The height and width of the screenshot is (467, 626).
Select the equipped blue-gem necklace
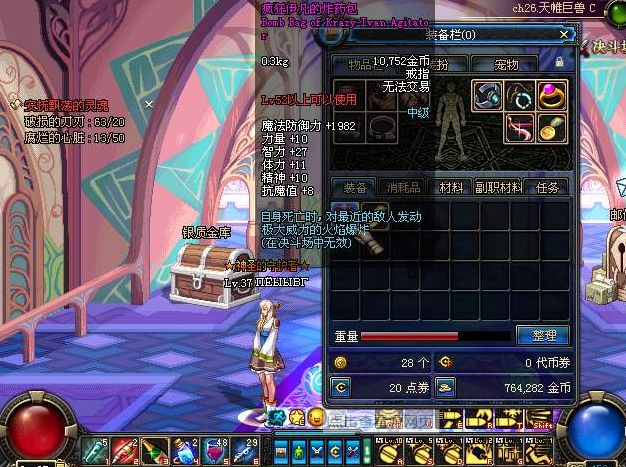519,96
